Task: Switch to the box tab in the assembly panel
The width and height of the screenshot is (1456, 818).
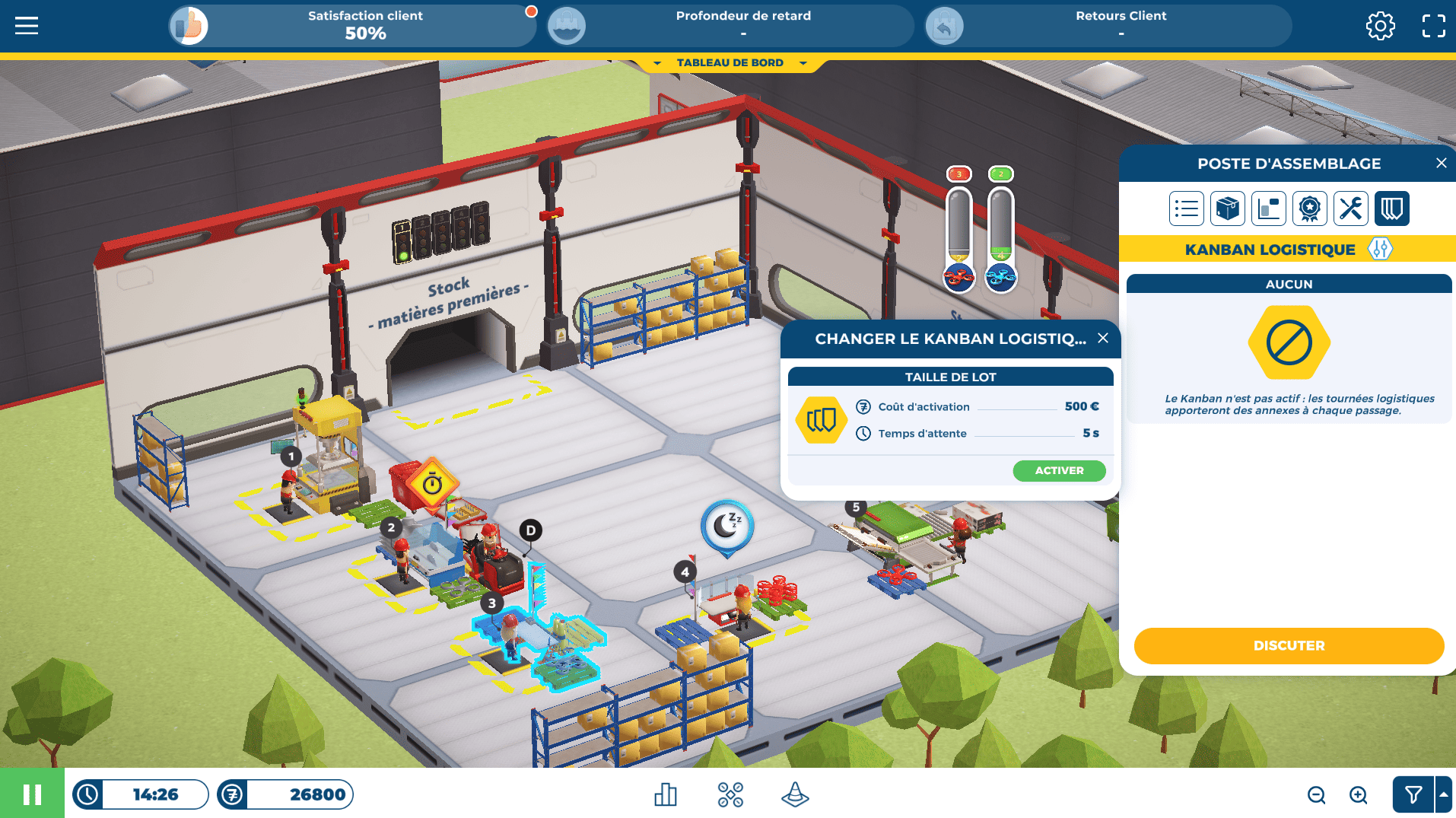Action: pos(1227,208)
